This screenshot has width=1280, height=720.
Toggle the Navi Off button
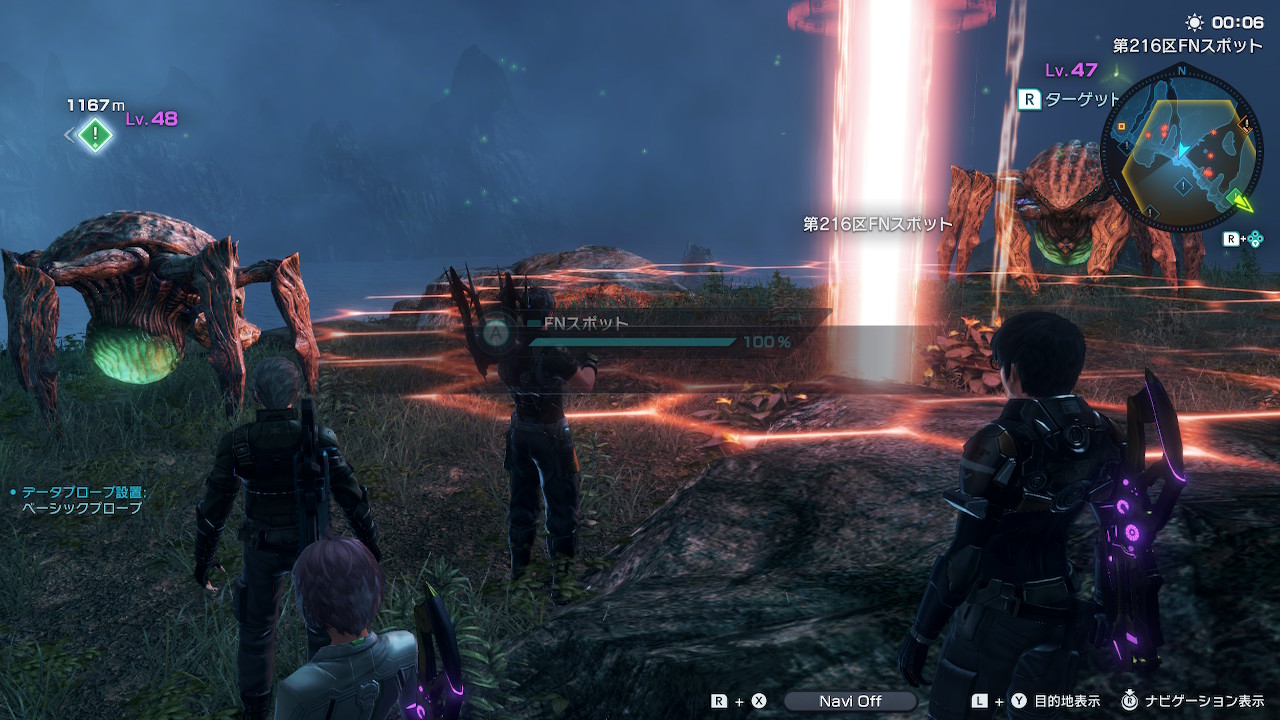[850, 701]
